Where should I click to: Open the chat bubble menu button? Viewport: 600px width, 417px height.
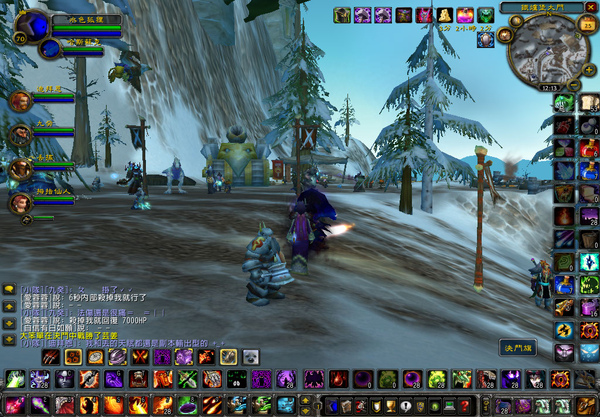pos(9,290)
